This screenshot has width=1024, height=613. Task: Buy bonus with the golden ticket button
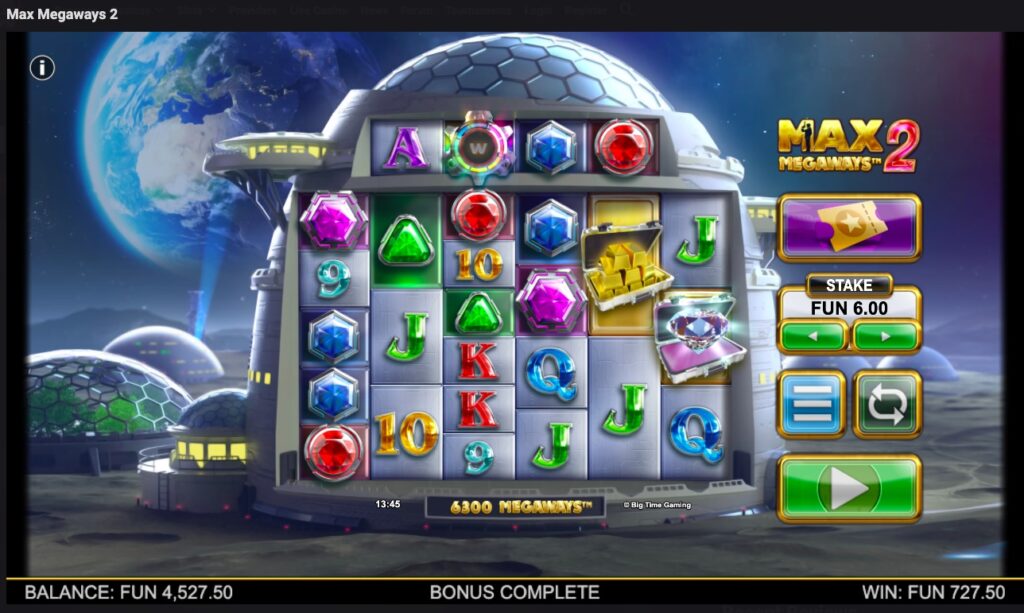[849, 227]
